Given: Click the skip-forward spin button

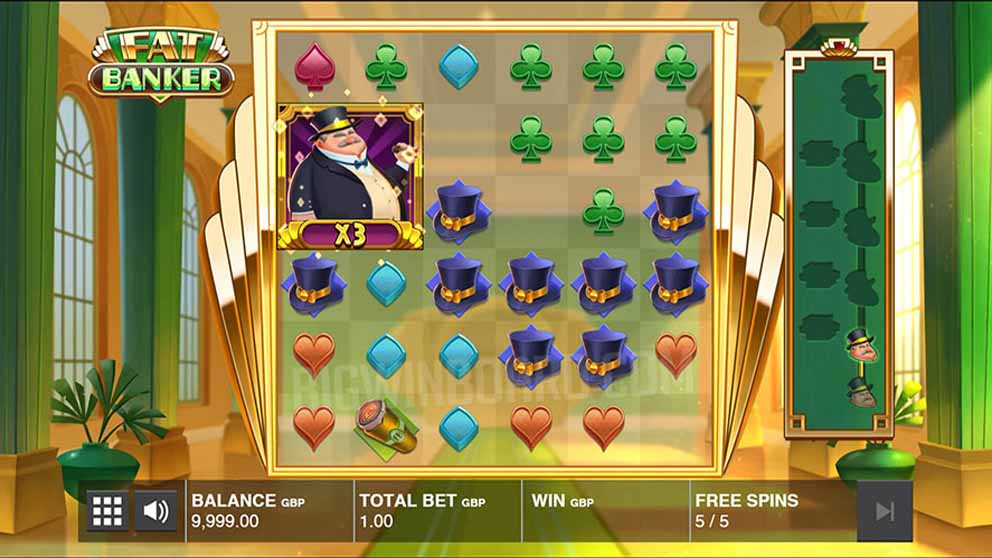Looking at the screenshot, I should pyautogui.click(x=884, y=511).
